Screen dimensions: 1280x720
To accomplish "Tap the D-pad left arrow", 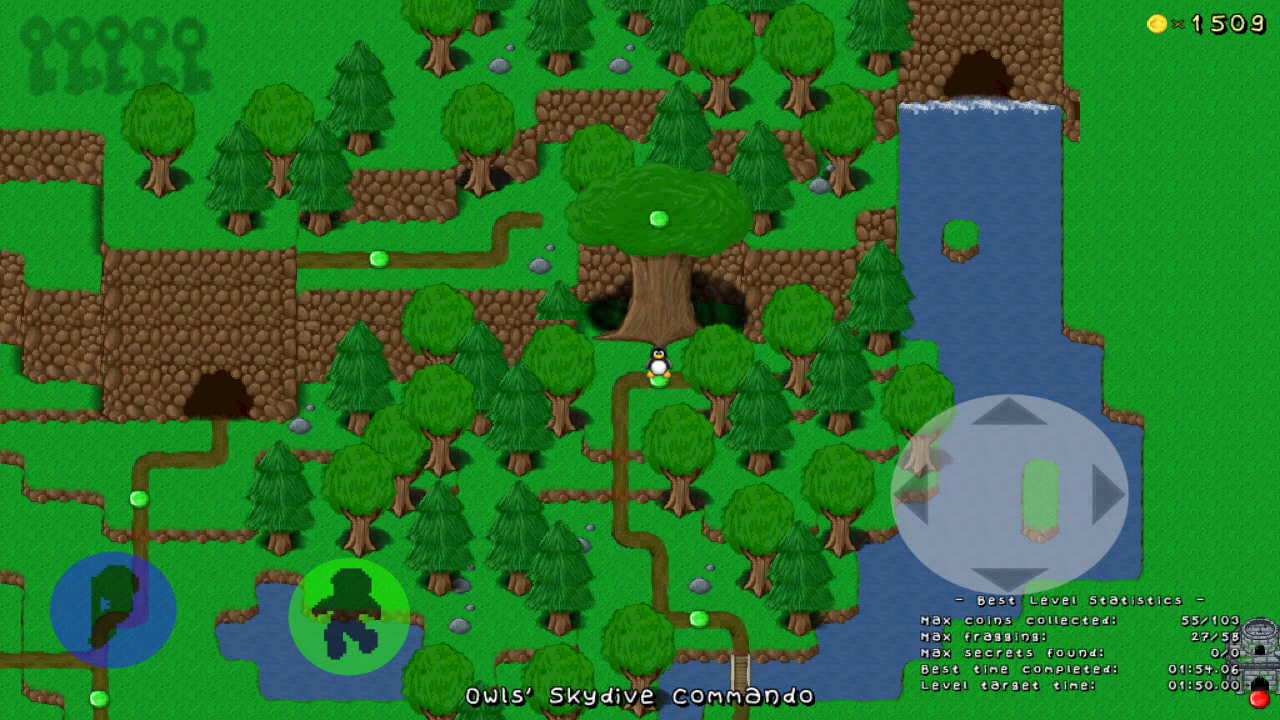I will pyautogui.click(x=912, y=494).
